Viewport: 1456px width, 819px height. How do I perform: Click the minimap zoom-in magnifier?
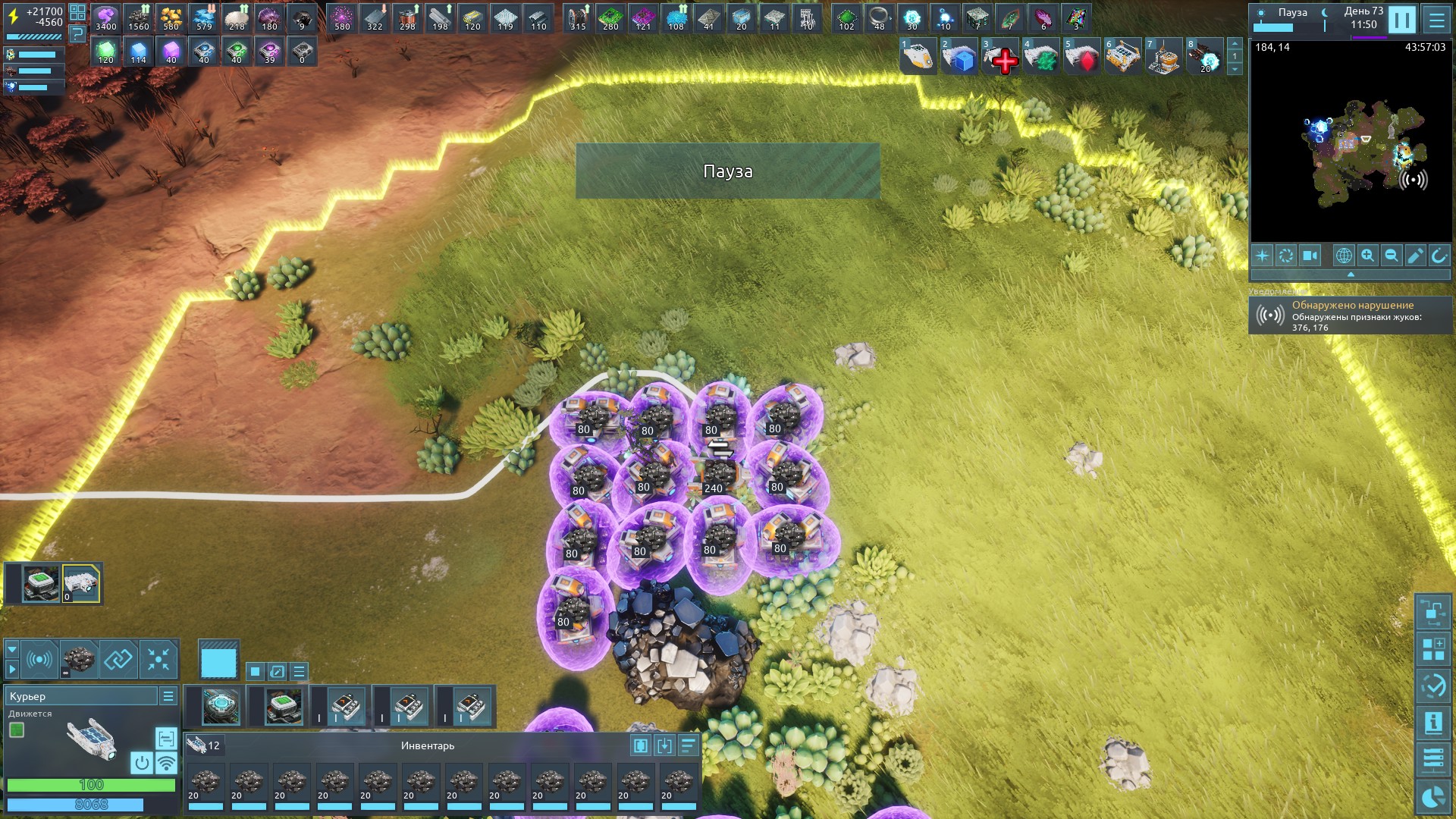coord(1367,256)
